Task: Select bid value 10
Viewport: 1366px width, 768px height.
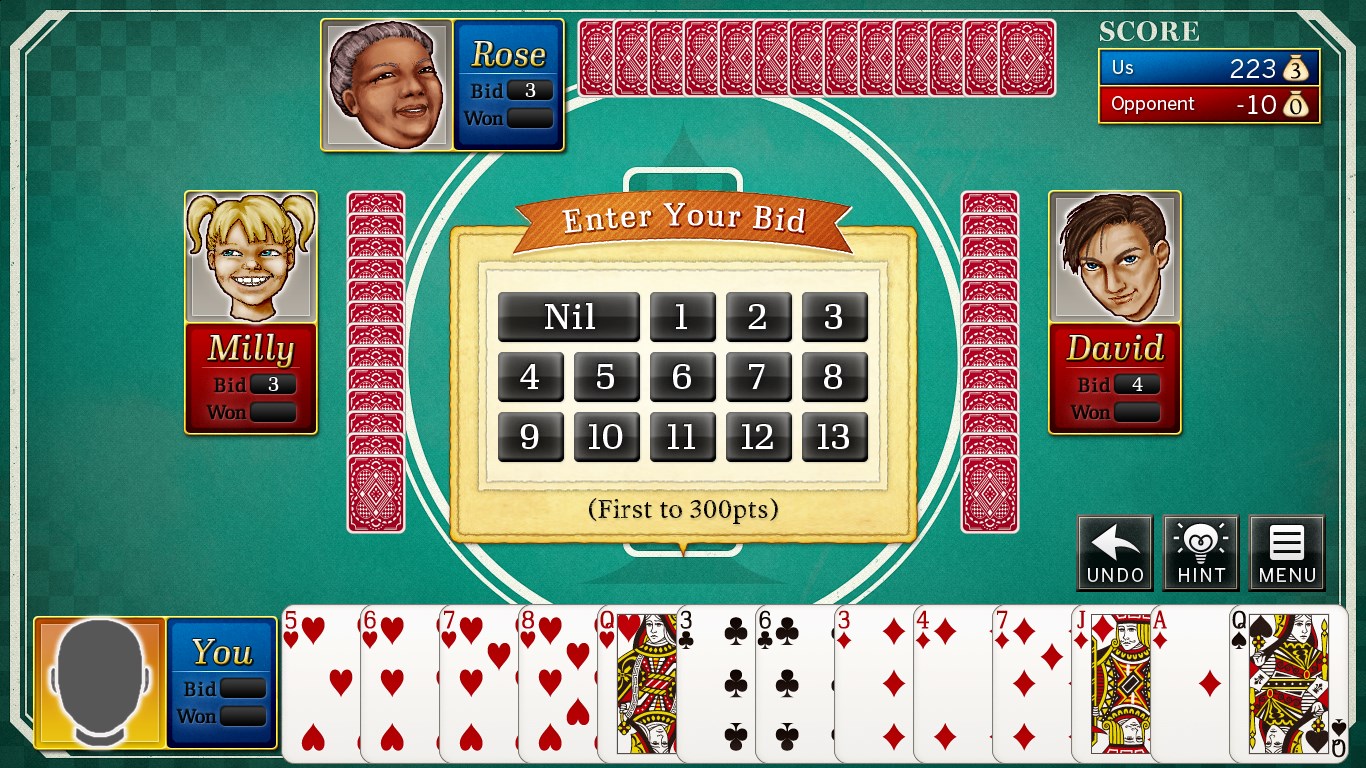Action: (x=606, y=437)
